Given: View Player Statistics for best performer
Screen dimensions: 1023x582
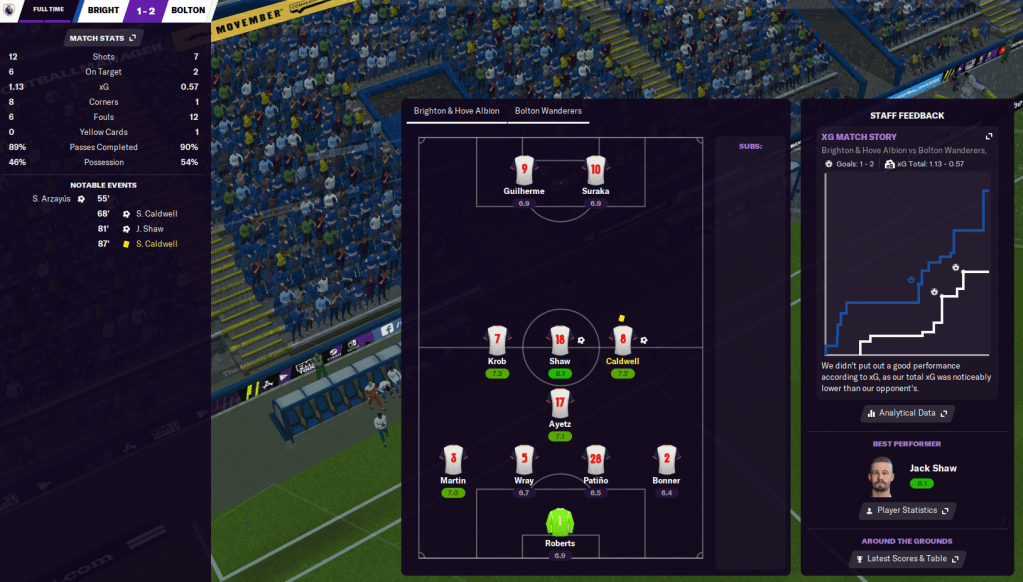Looking at the screenshot, I should 907,511.
